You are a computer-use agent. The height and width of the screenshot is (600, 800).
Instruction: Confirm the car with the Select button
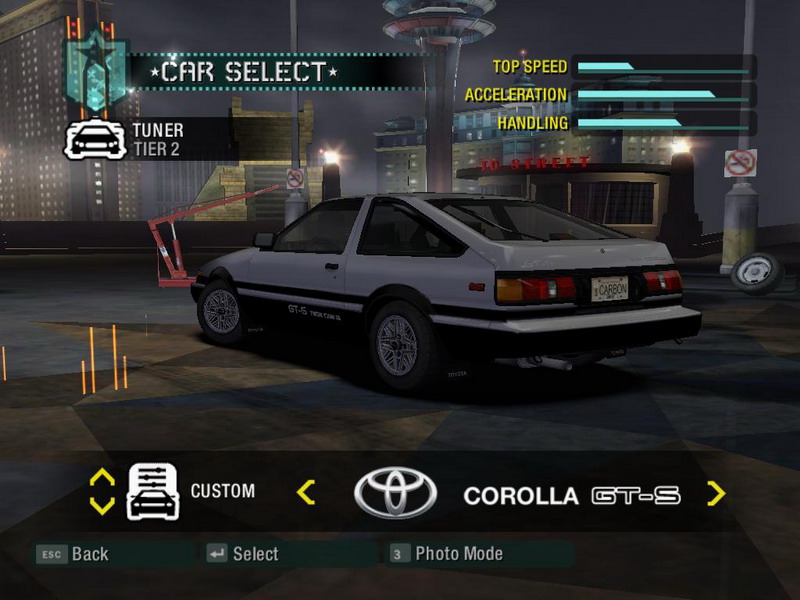[x=243, y=554]
